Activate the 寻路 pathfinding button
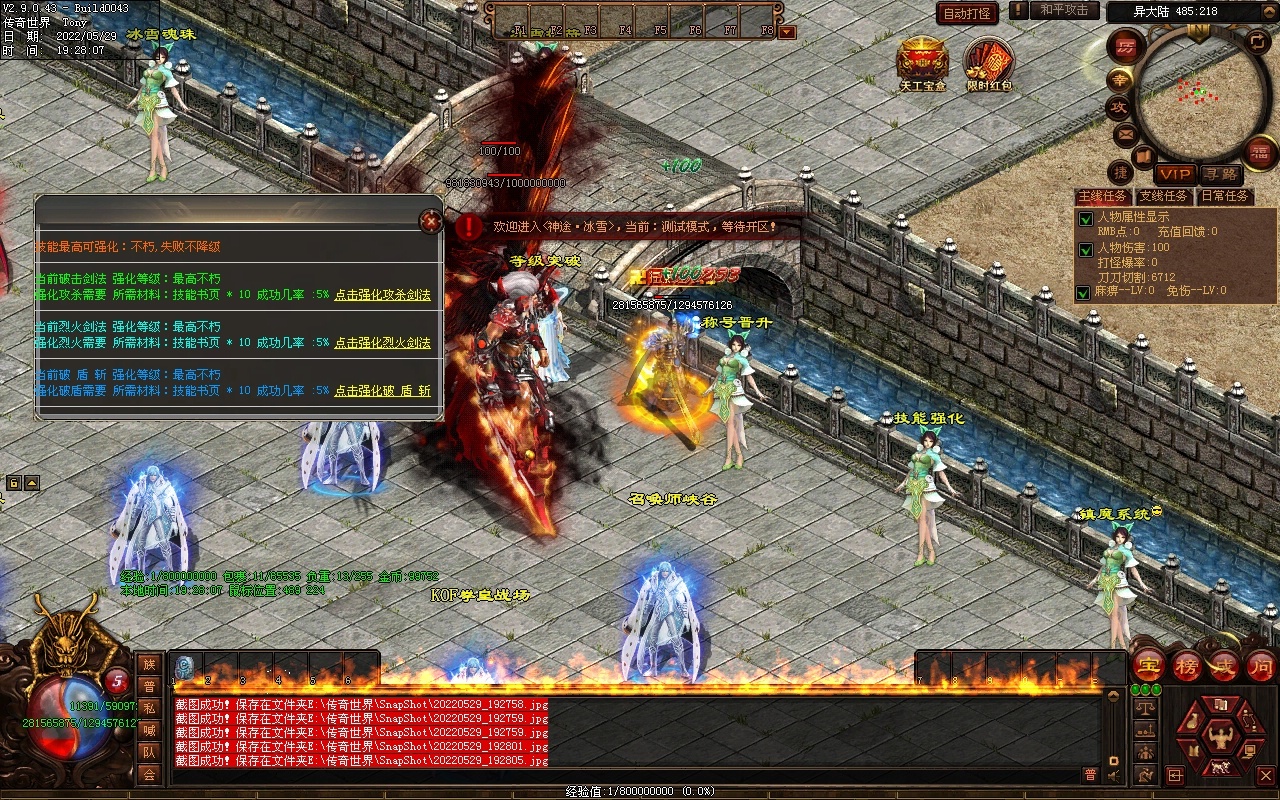Screen dimensions: 1280x800 [1218, 174]
